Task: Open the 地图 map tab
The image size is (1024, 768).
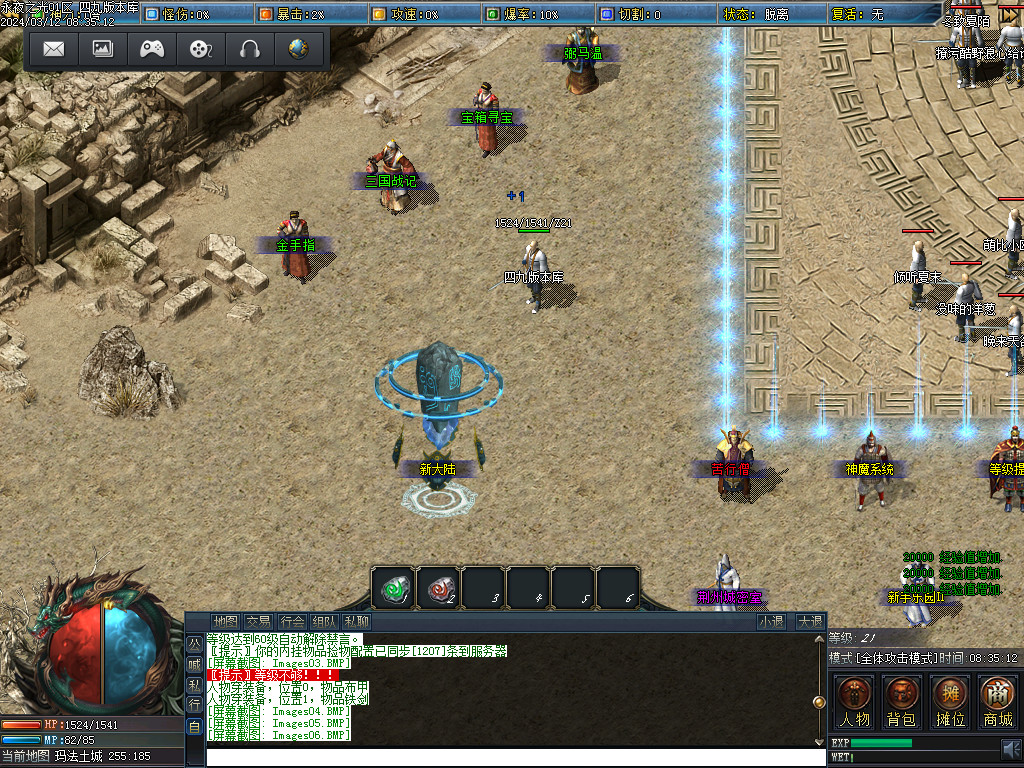Action: 226,622
